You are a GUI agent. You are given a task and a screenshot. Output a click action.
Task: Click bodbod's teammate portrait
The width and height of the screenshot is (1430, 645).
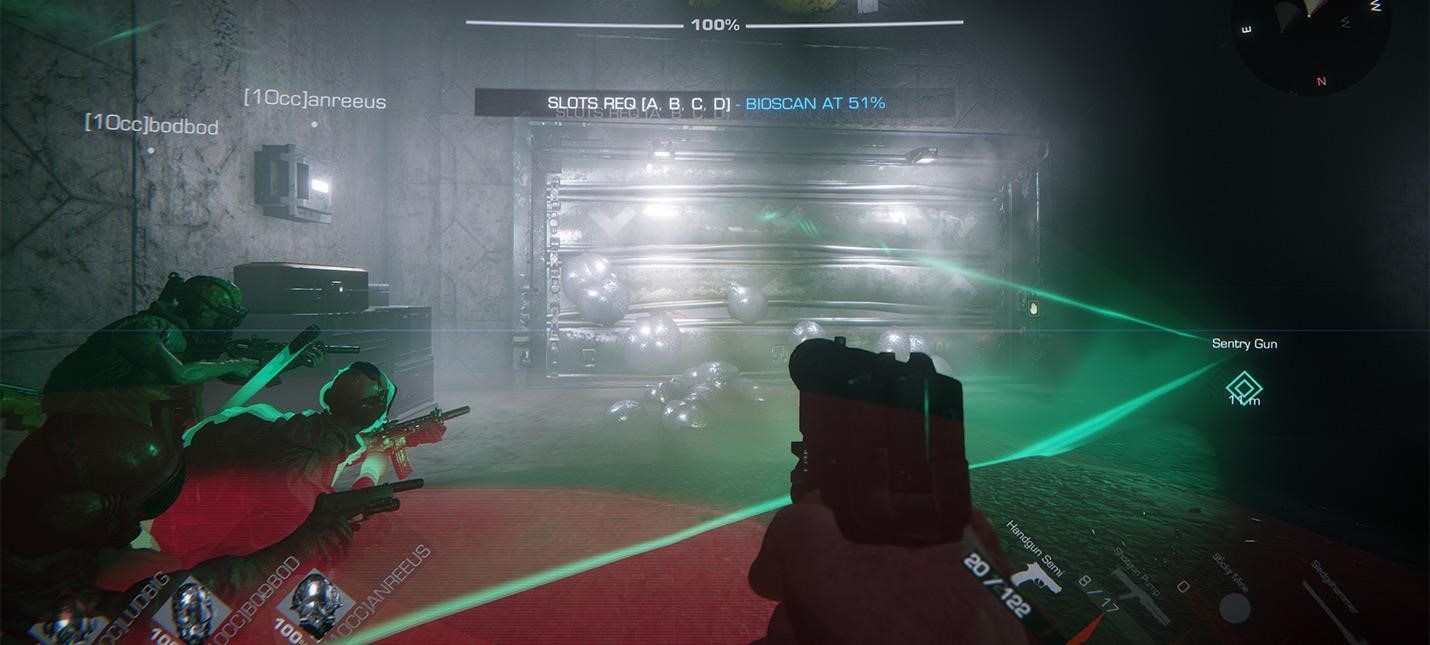pyautogui.click(x=192, y=612)
